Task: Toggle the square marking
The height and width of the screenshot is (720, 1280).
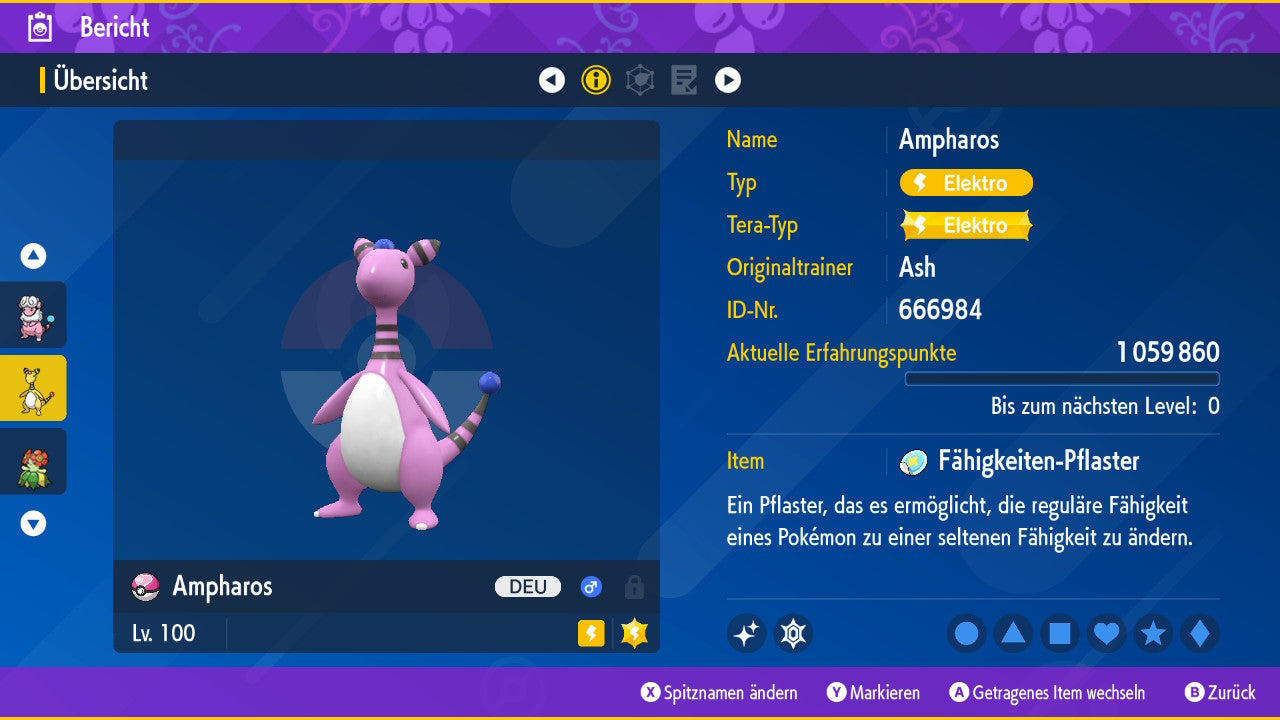Action: pos(1060,633)
